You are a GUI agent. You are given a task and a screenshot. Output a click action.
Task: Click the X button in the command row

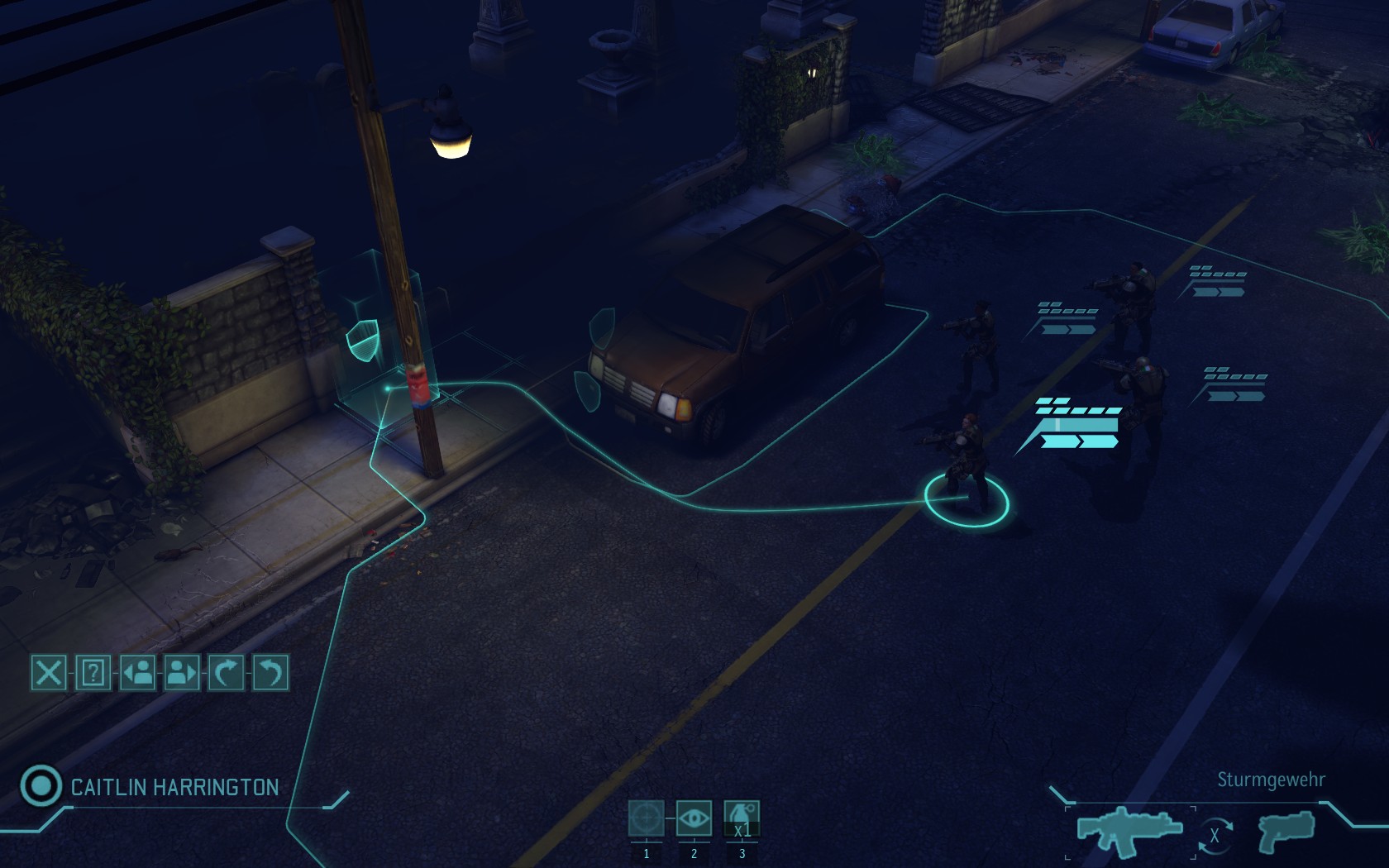tap(49, 672)
